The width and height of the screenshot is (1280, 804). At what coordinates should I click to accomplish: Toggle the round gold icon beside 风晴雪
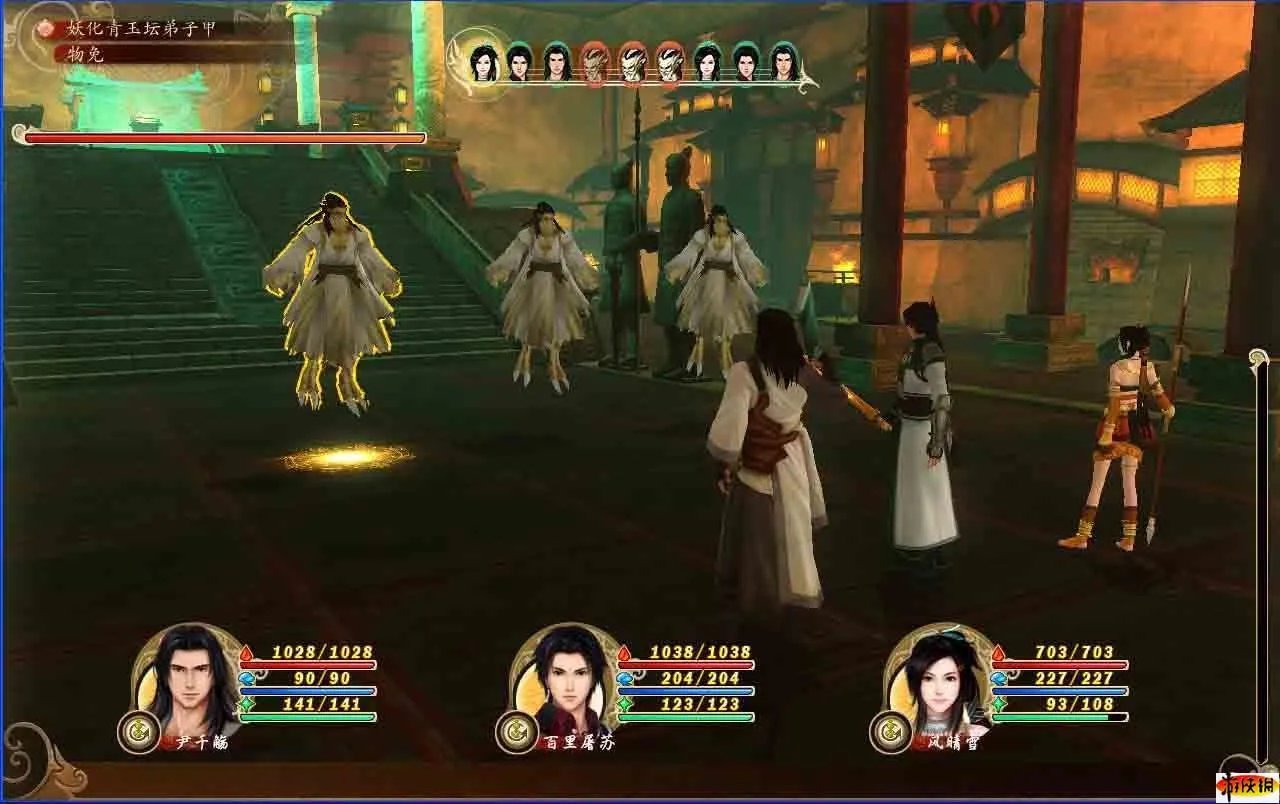tap(889, 732)
